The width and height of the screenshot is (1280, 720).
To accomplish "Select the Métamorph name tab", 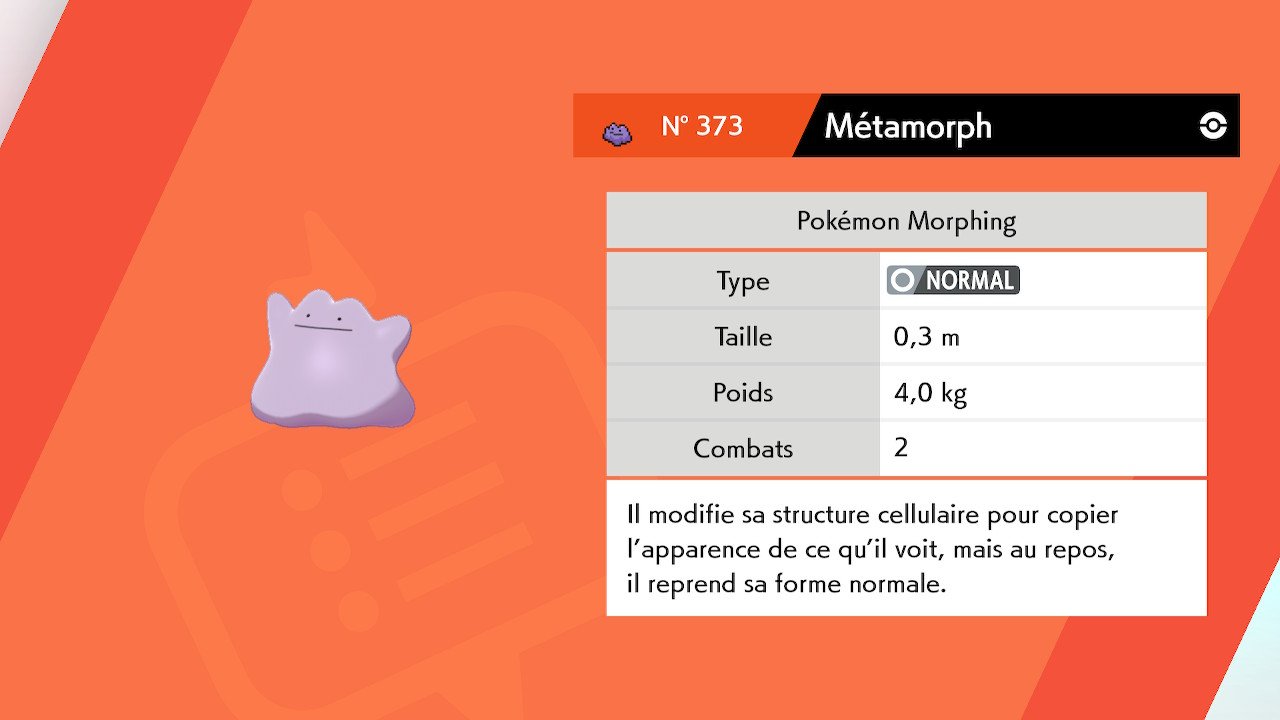I will [906, 126].
